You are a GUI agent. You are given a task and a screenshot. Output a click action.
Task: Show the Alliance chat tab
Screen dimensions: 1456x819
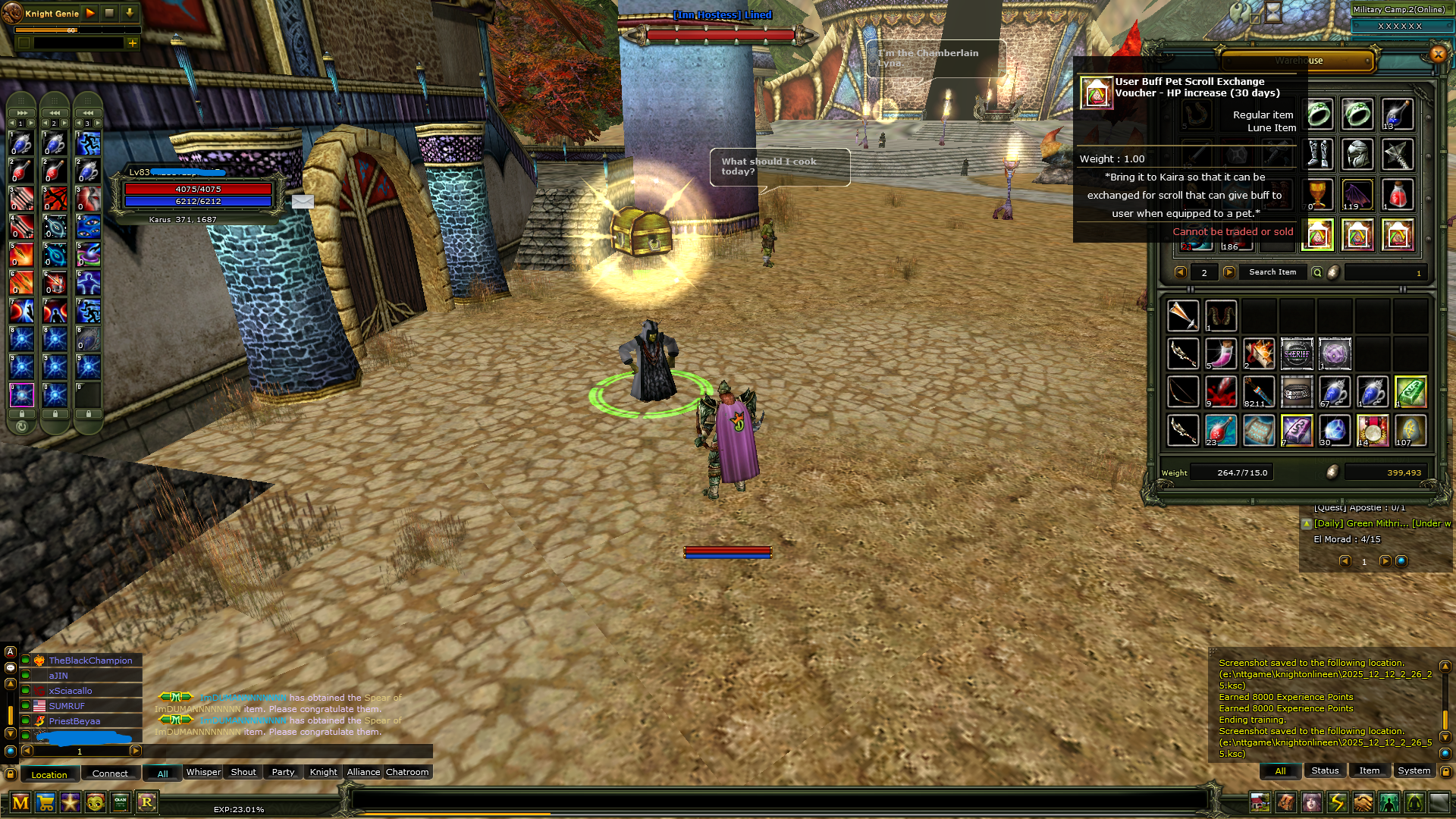[363, 772]
